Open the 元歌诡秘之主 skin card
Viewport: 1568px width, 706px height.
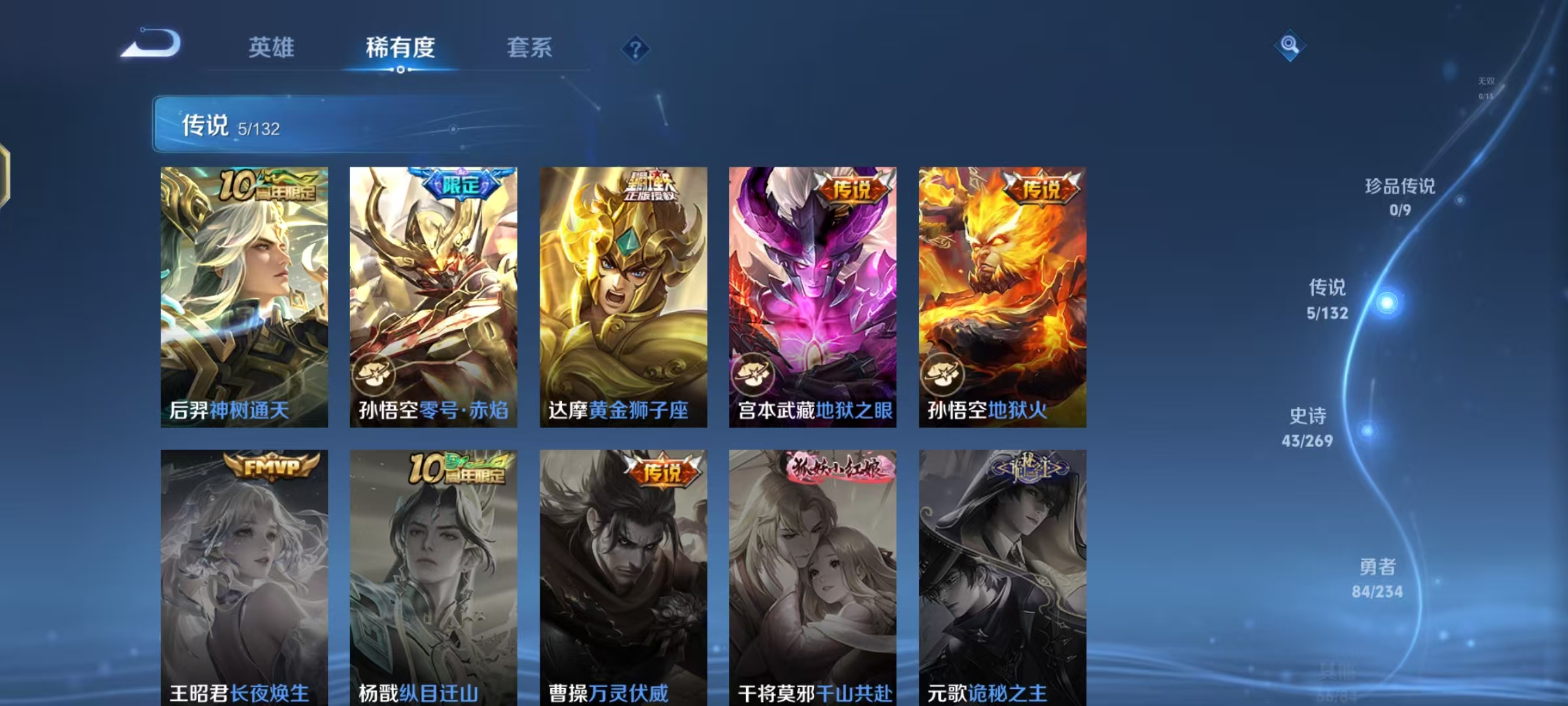click(1003, 575)
